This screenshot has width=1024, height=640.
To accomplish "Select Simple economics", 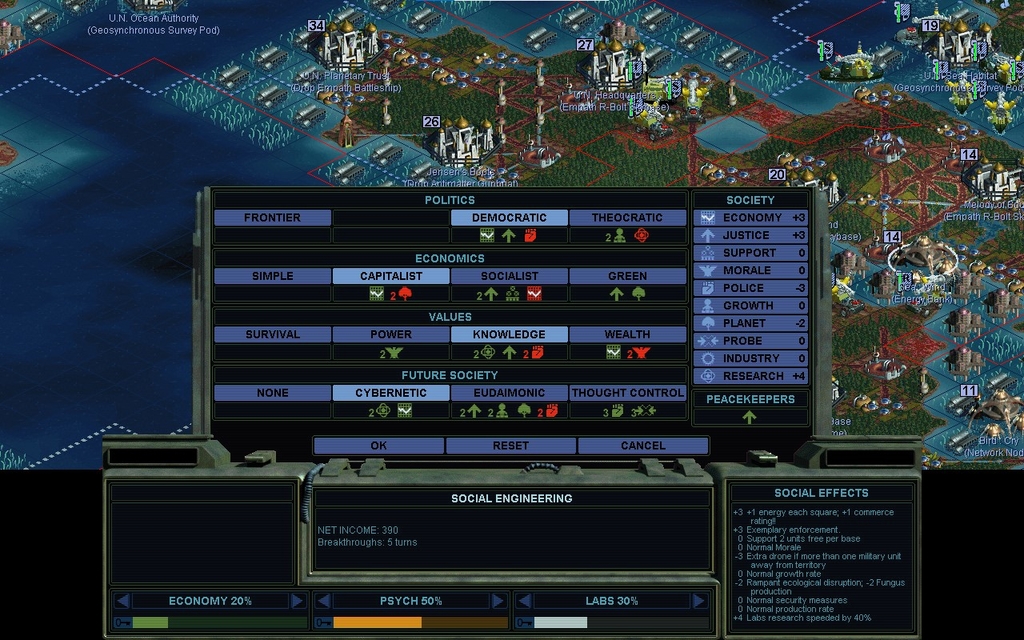I will tap(272, 276).
